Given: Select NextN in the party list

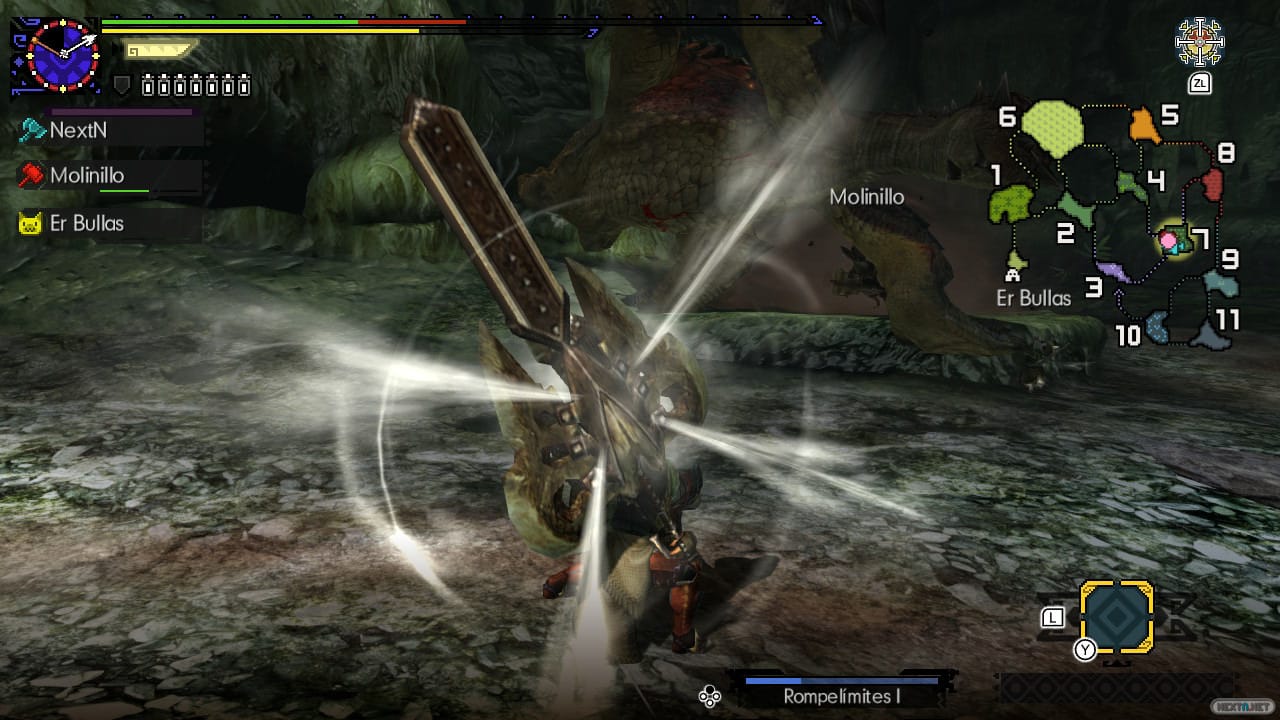Looking at the screenshot, I should click(x=78, y=130).
